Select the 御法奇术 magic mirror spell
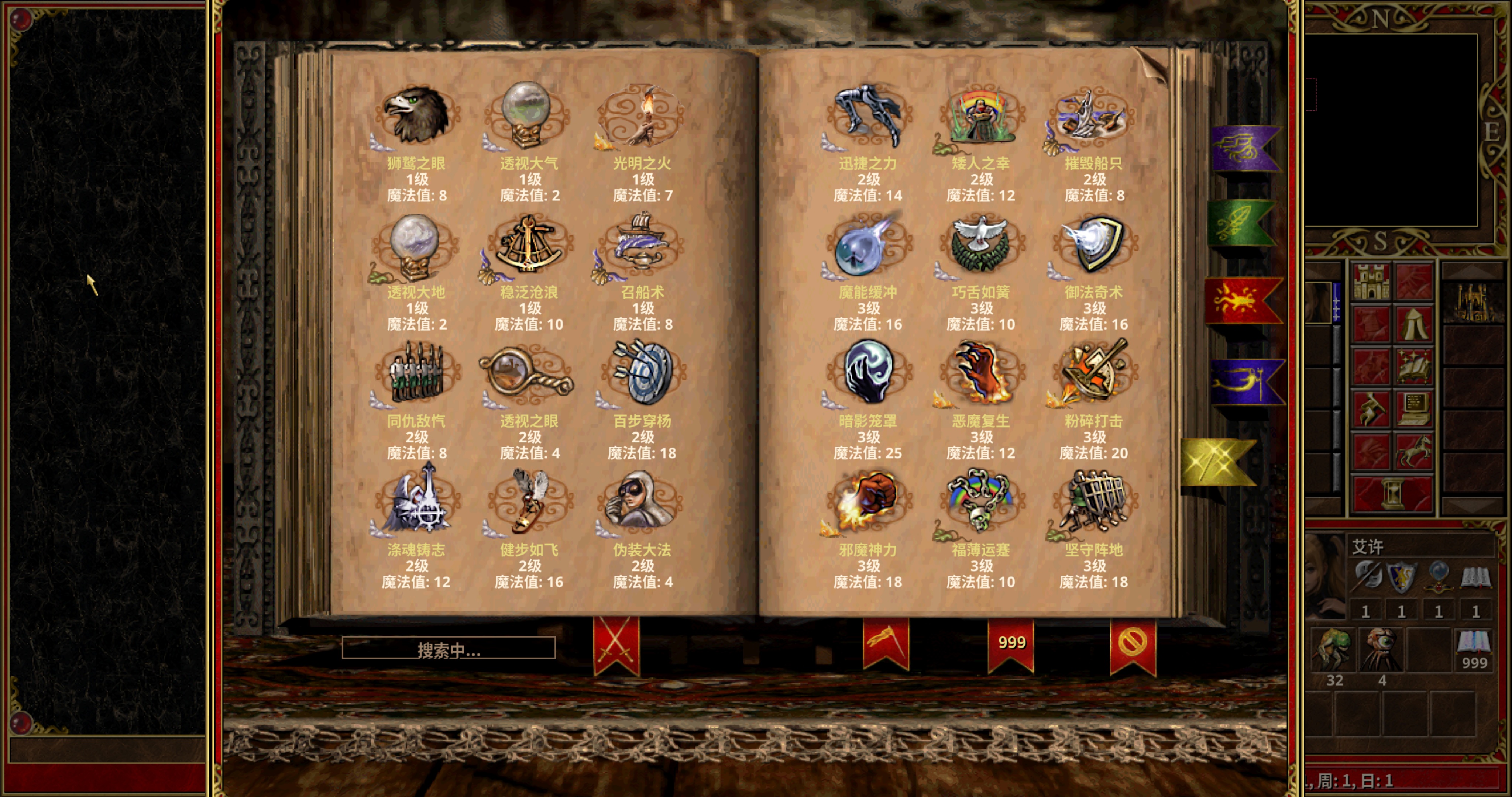This screenshot has height=797, width=1512. (x=1093, y=246)
